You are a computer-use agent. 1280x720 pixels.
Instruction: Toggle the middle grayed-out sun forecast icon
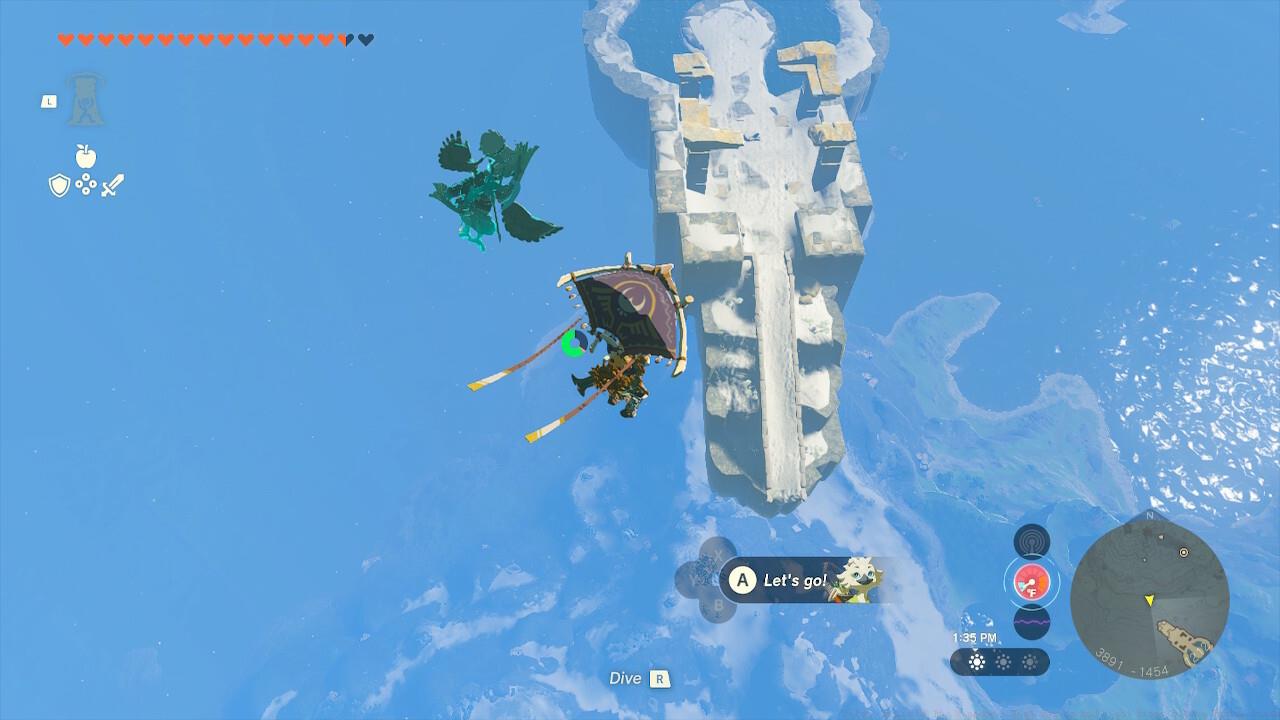coord(1003,662)
